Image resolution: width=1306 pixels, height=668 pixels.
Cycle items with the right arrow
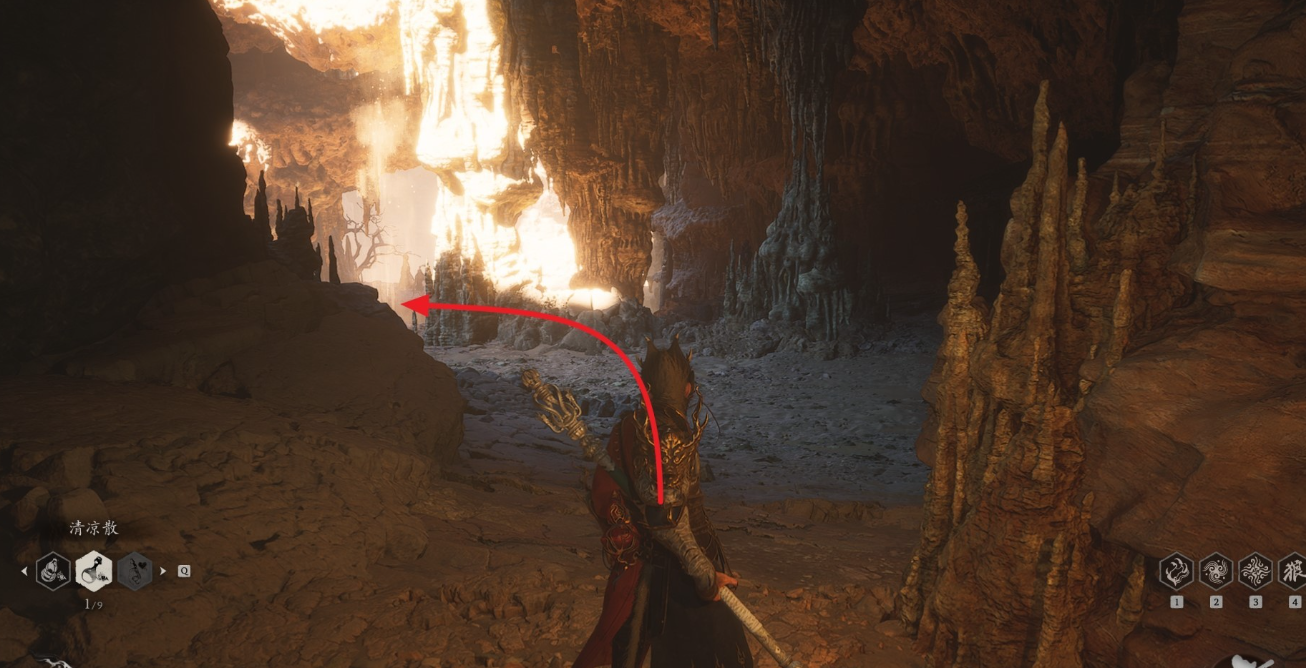click(163, 571)
